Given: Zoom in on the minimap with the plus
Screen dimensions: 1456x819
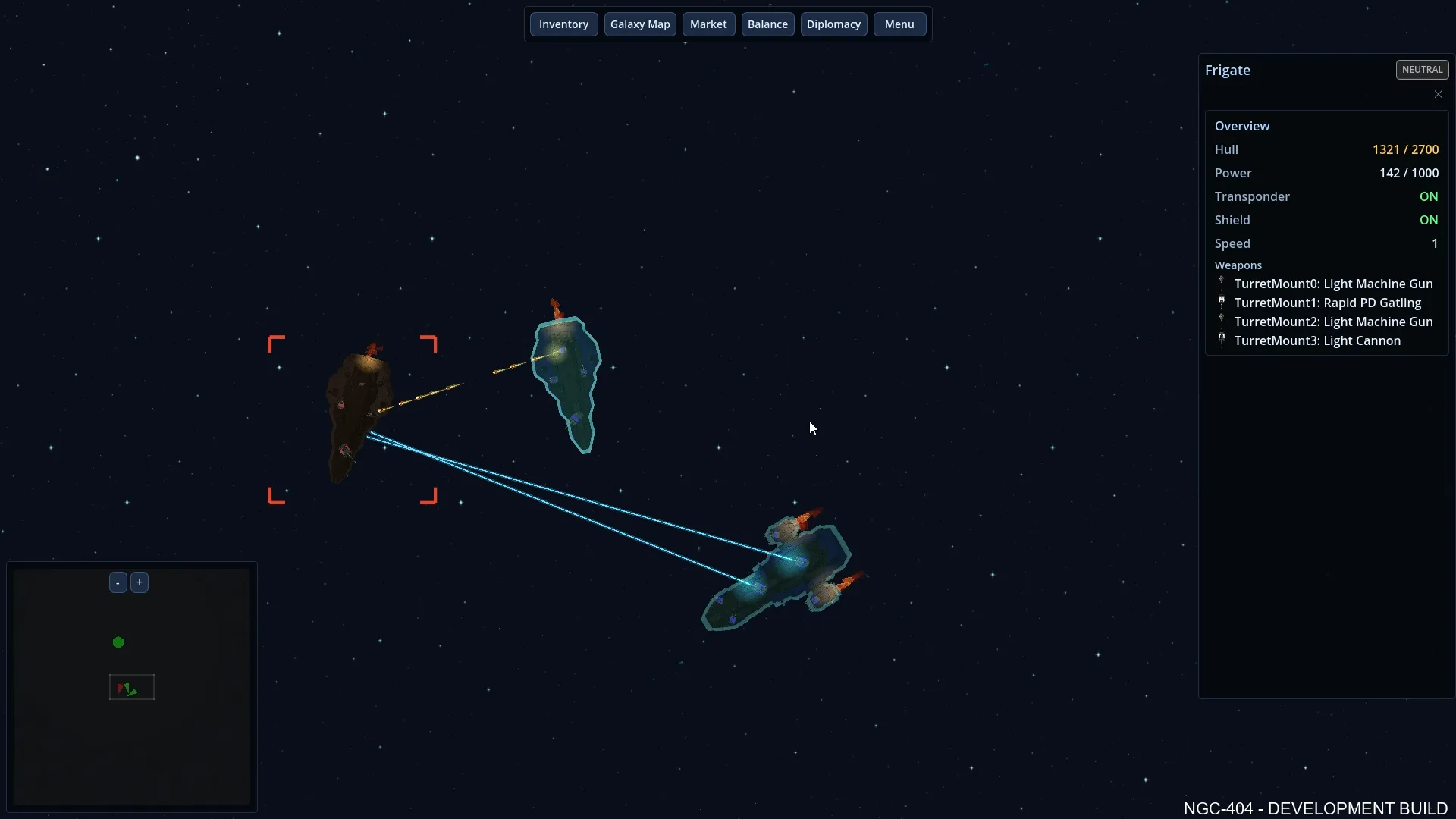Looking at the screenshot, I should pos(140,582).
